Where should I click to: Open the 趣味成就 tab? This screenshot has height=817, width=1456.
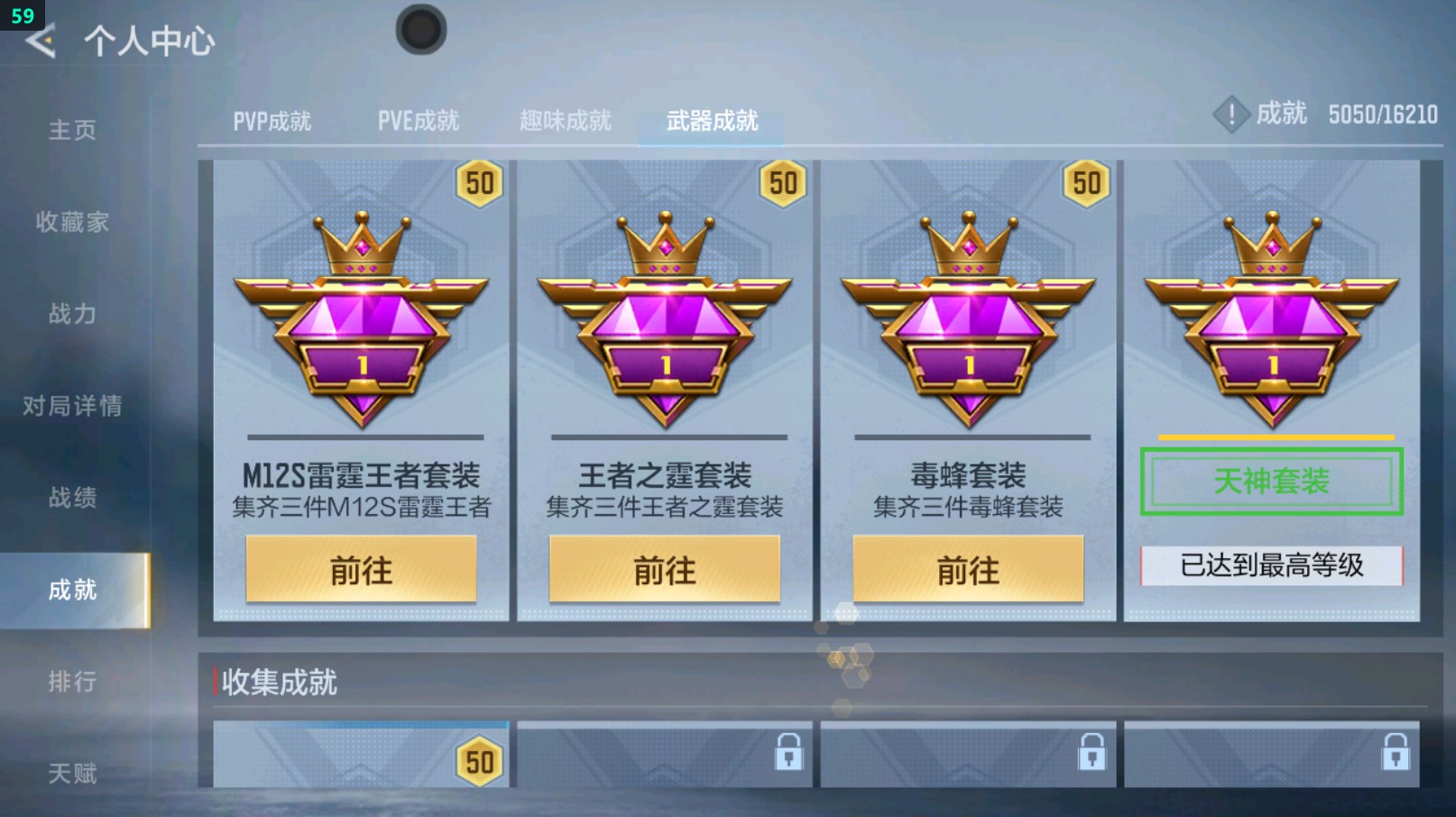tap(566, 118)
